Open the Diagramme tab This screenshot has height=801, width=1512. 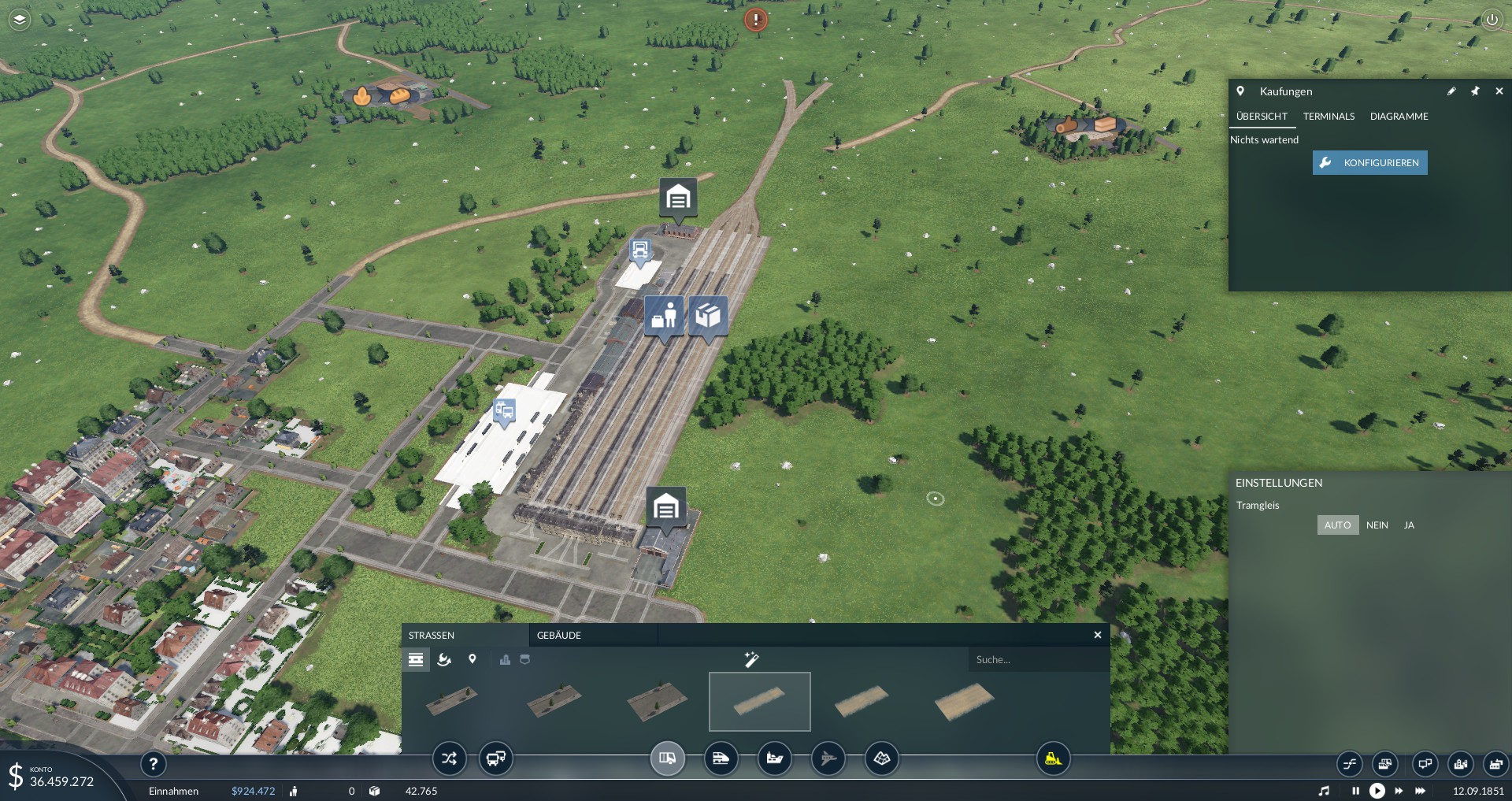[x=1399, y=117]
